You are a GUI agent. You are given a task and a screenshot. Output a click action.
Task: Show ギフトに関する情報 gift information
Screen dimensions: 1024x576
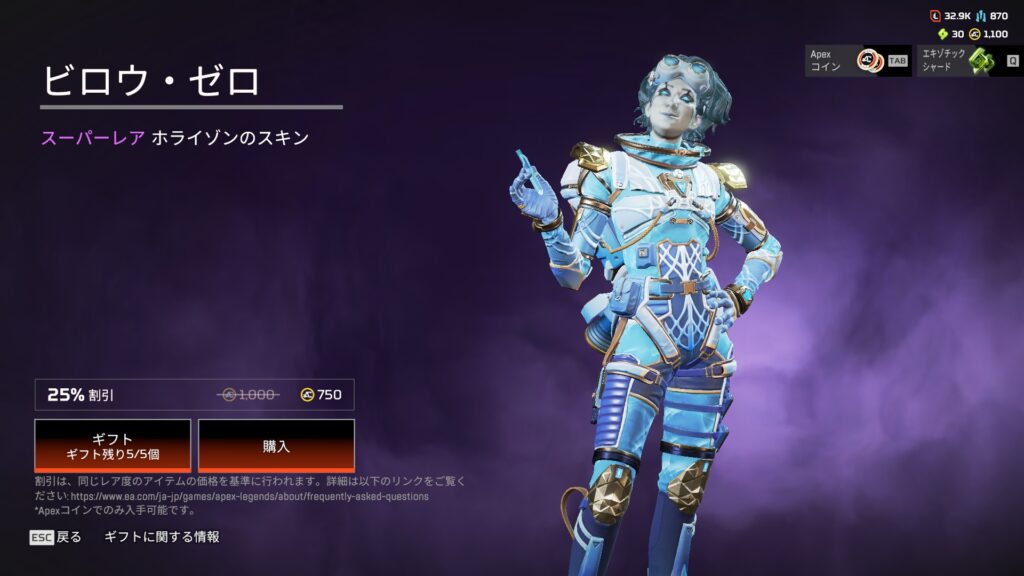pyautogui.click(x=162, y=537)
